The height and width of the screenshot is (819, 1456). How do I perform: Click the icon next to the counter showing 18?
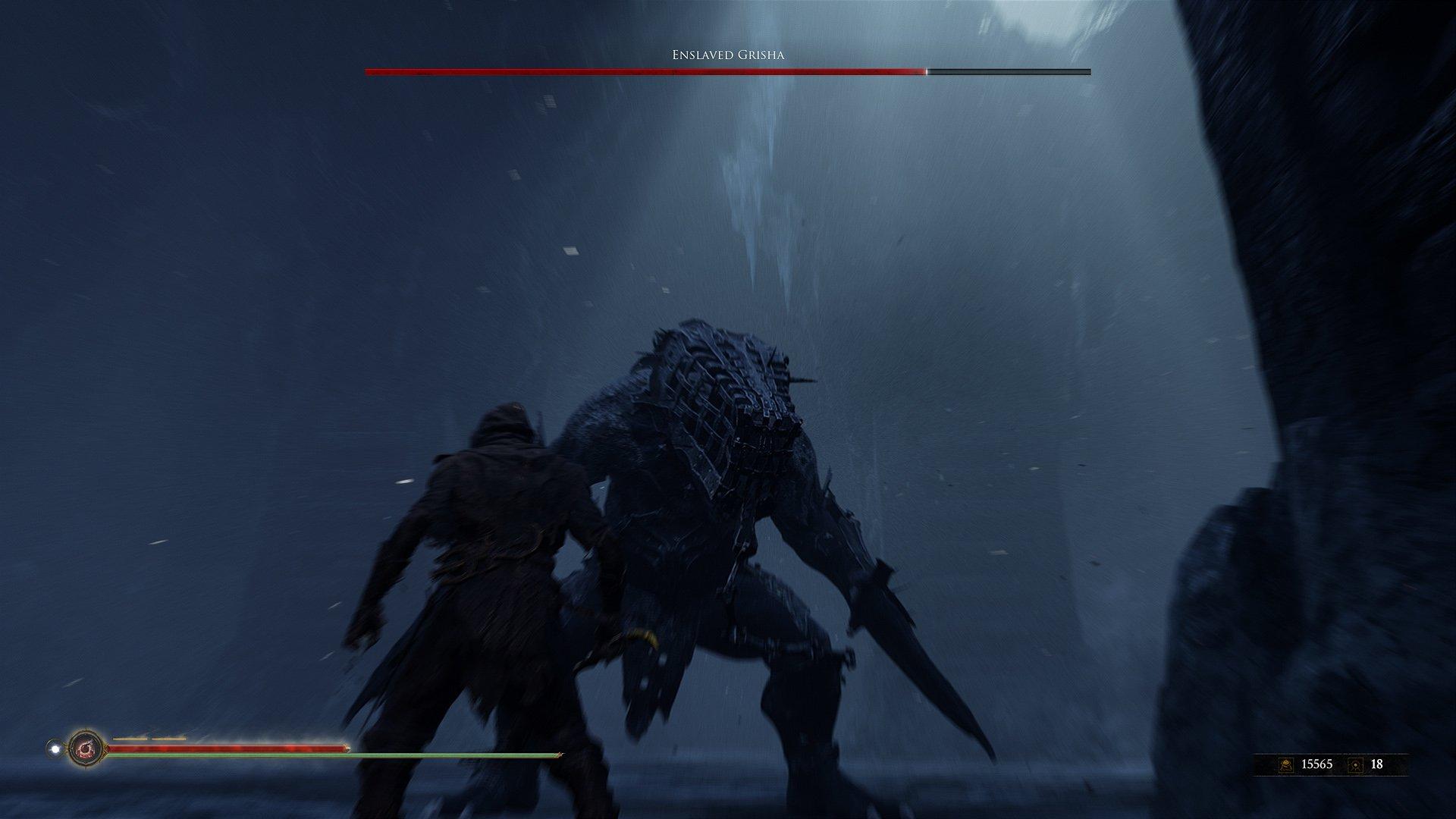coord(1355,765)
